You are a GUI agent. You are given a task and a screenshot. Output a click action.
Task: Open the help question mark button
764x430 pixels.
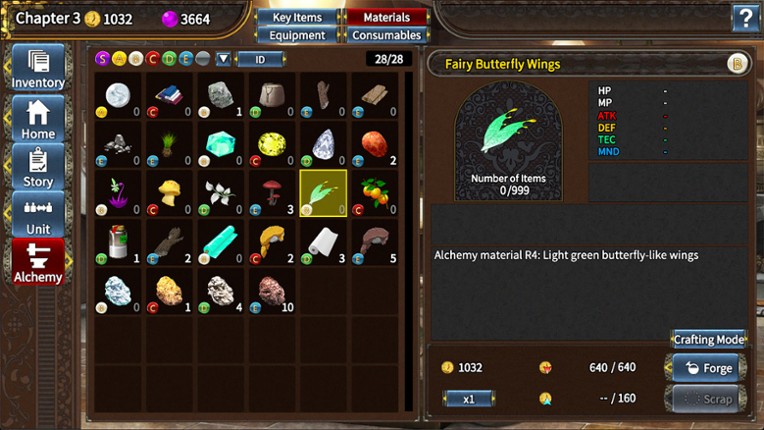(x=744, y=17)
